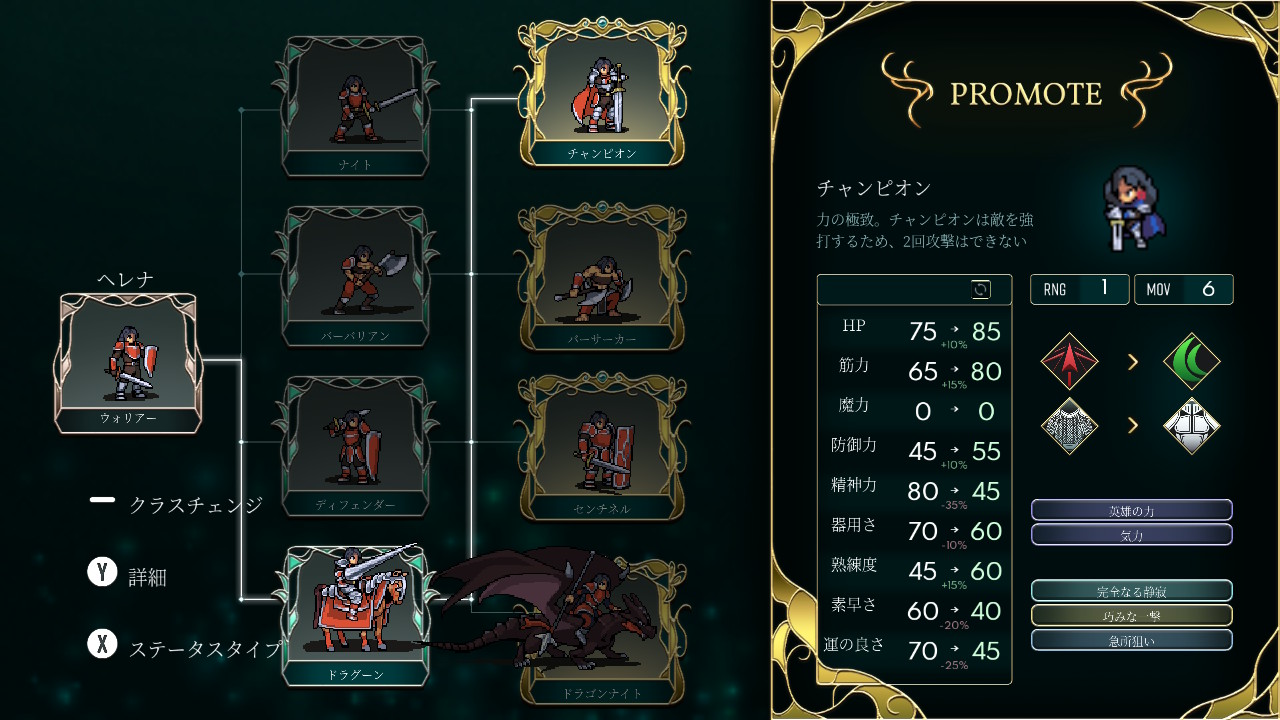The image size is (1280, 720).
Task: Select the ディフェンダー class node
Action: [355, 445]
